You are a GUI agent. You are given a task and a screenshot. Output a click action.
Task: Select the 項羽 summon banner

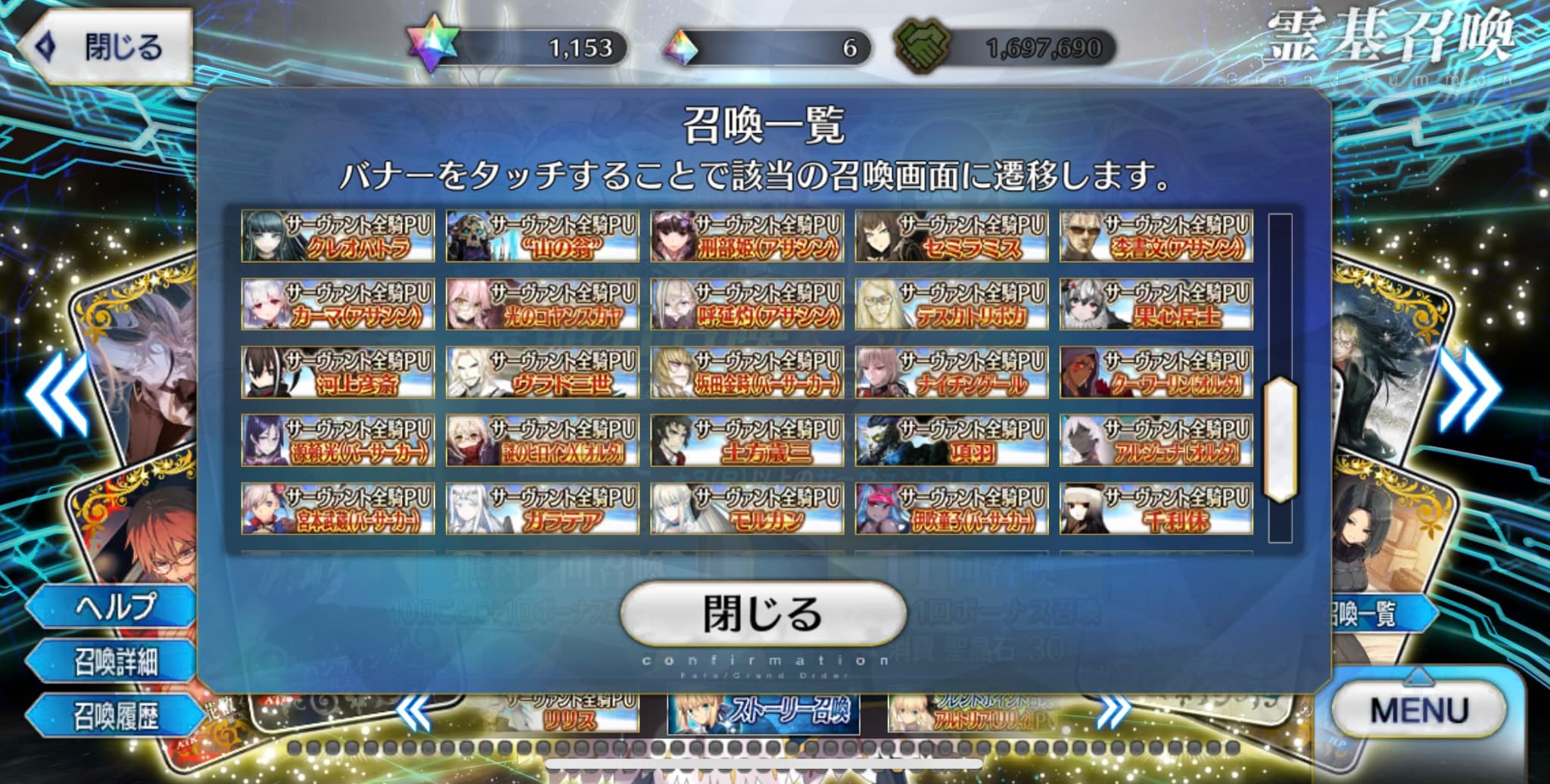[x=951, y=440]
